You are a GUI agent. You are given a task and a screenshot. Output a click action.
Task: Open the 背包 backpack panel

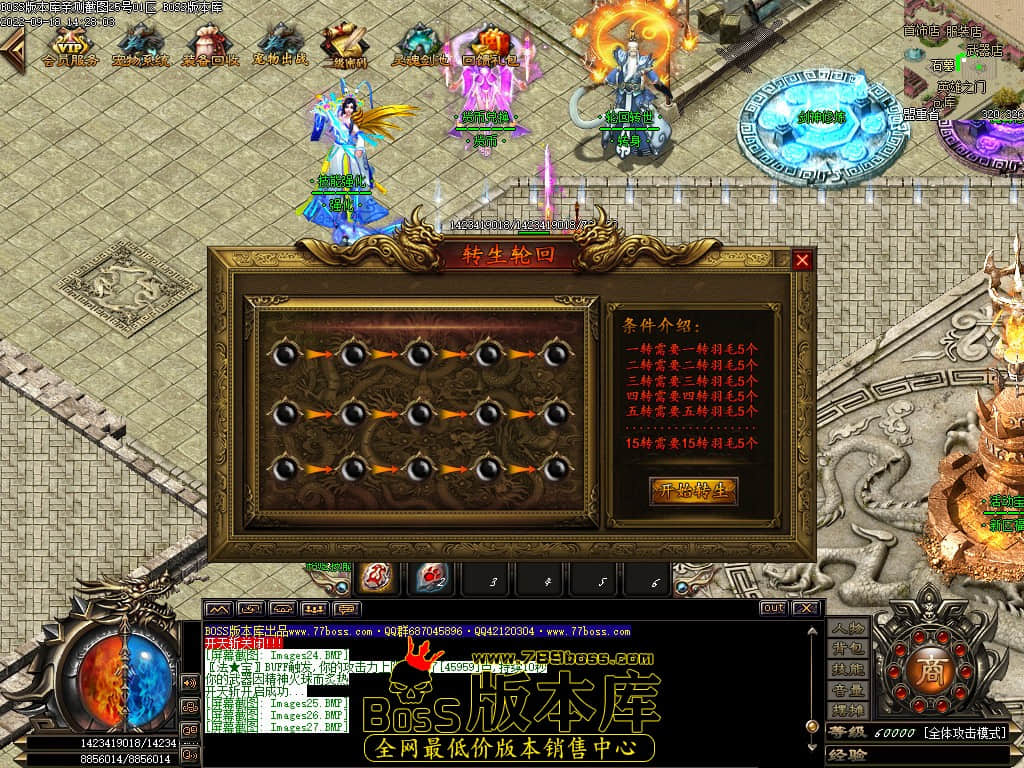[848, 649]
